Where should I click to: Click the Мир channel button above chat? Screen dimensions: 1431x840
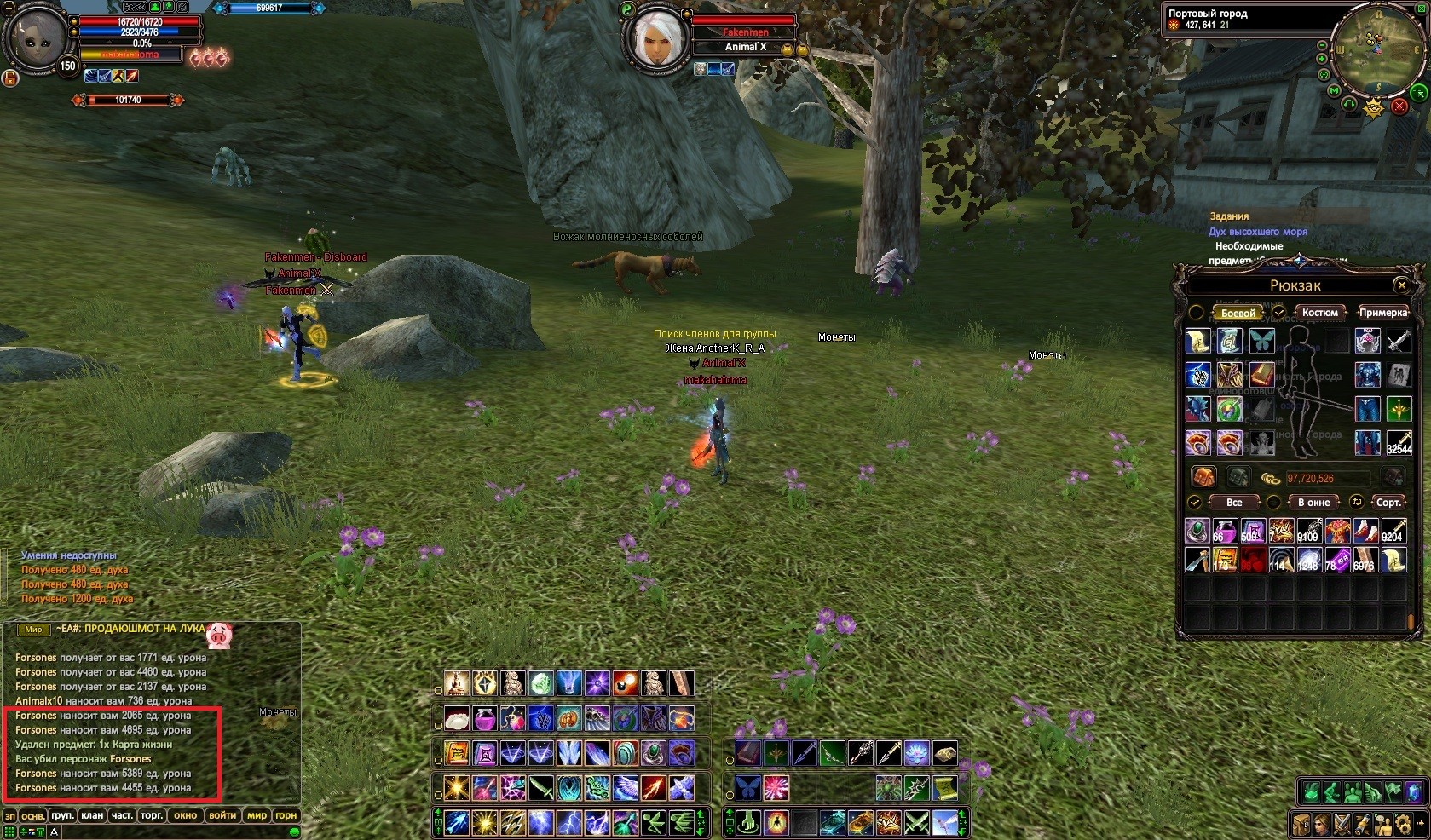tap(33, 630)
